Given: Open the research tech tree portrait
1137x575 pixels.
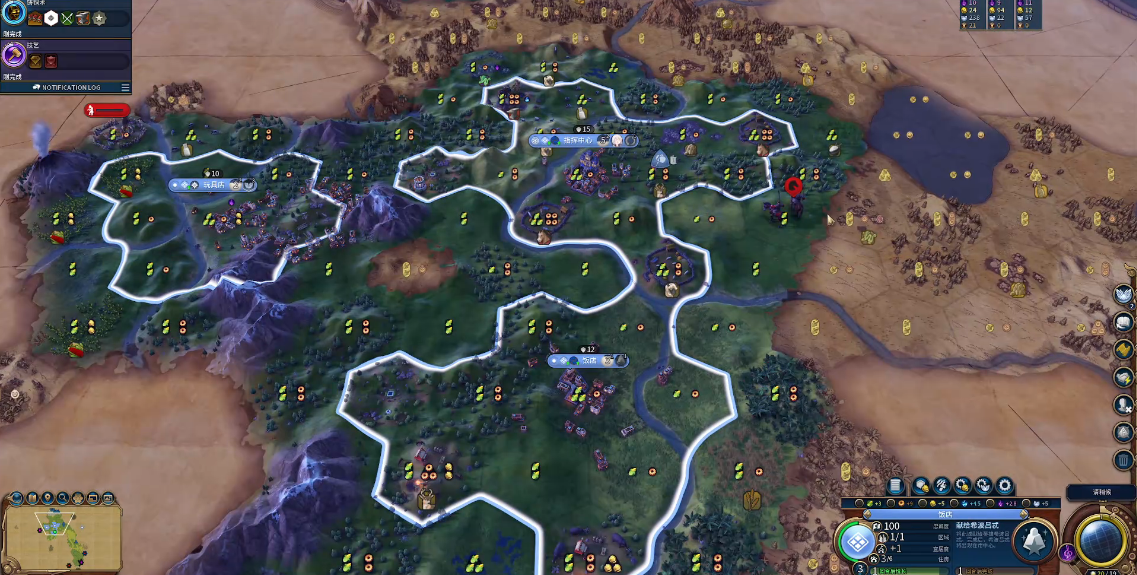Looking at the screenshot, I should [x=14, y=17].
